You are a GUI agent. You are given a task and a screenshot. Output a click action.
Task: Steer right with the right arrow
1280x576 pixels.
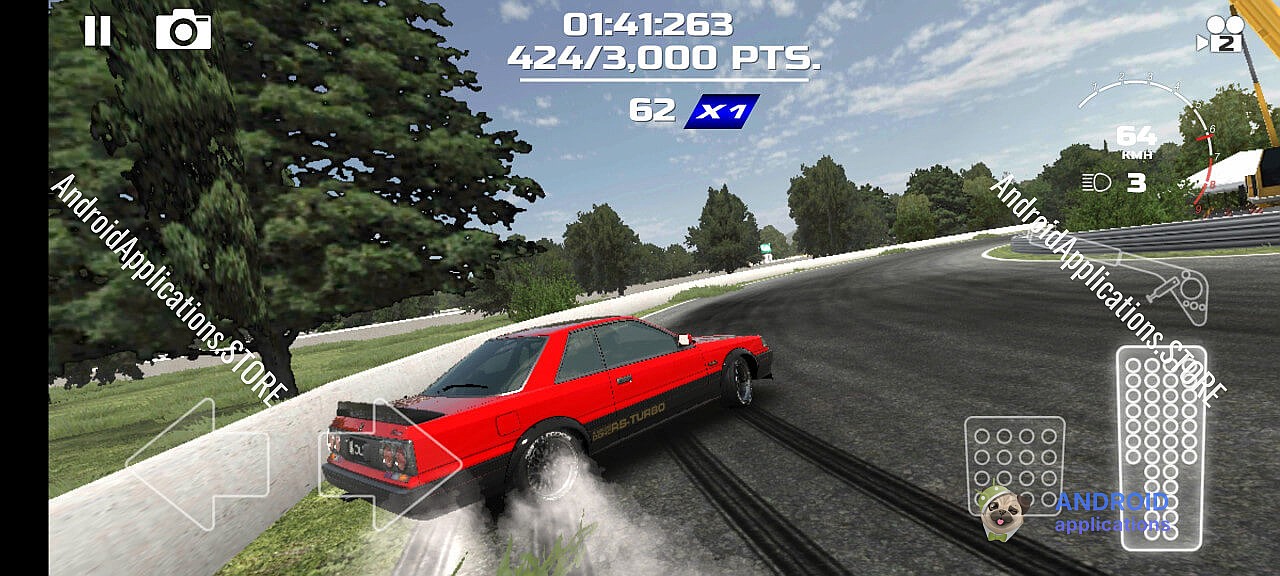(390, 464)
